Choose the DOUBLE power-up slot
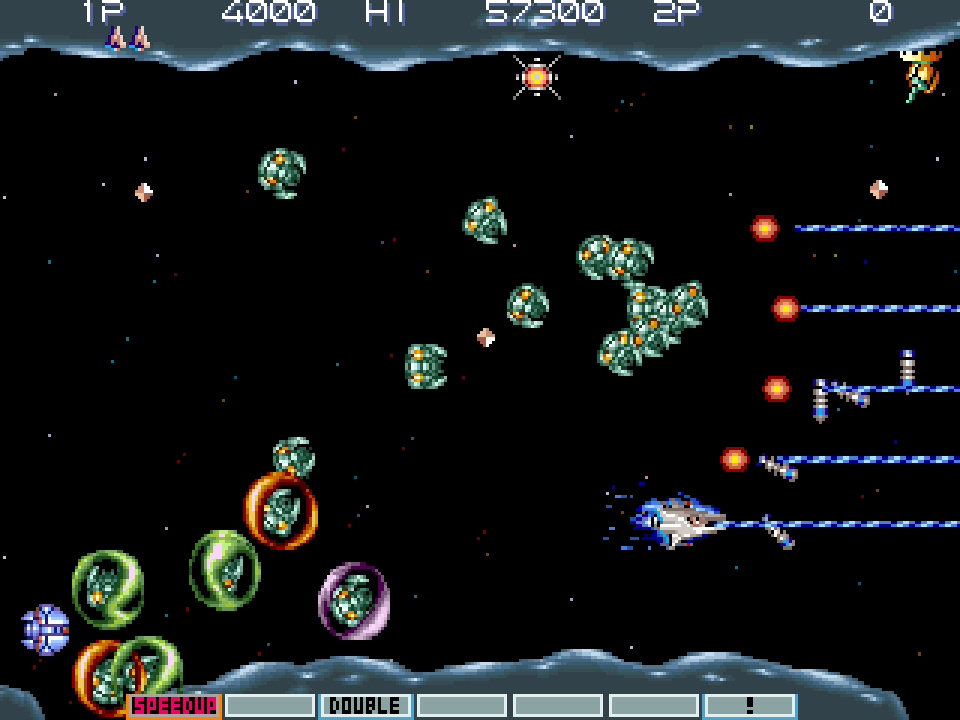960x720 pixels. tap(365, 705)
